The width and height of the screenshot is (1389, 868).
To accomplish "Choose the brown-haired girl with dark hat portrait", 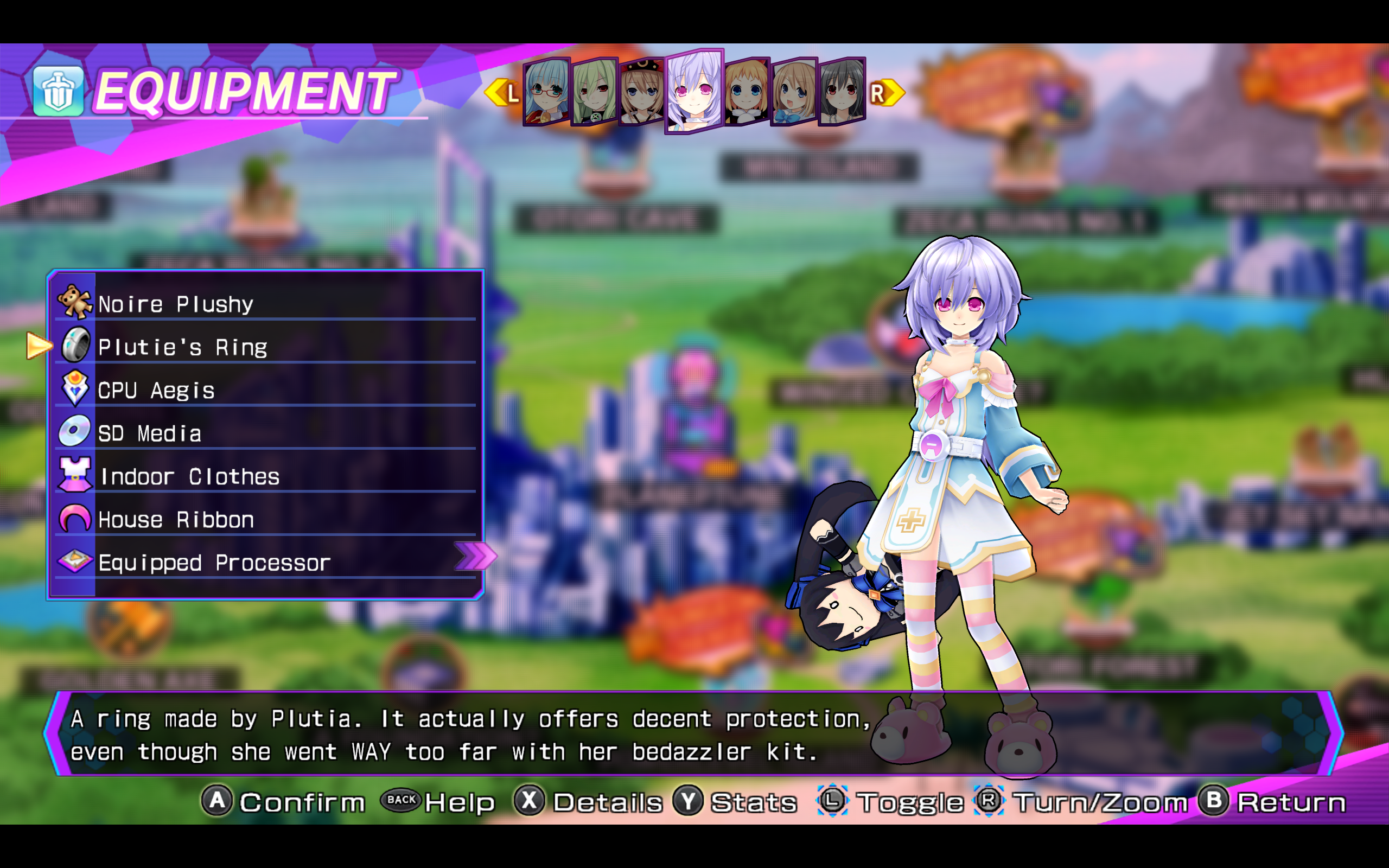I will pyautogui.click(x=642, y=92).
